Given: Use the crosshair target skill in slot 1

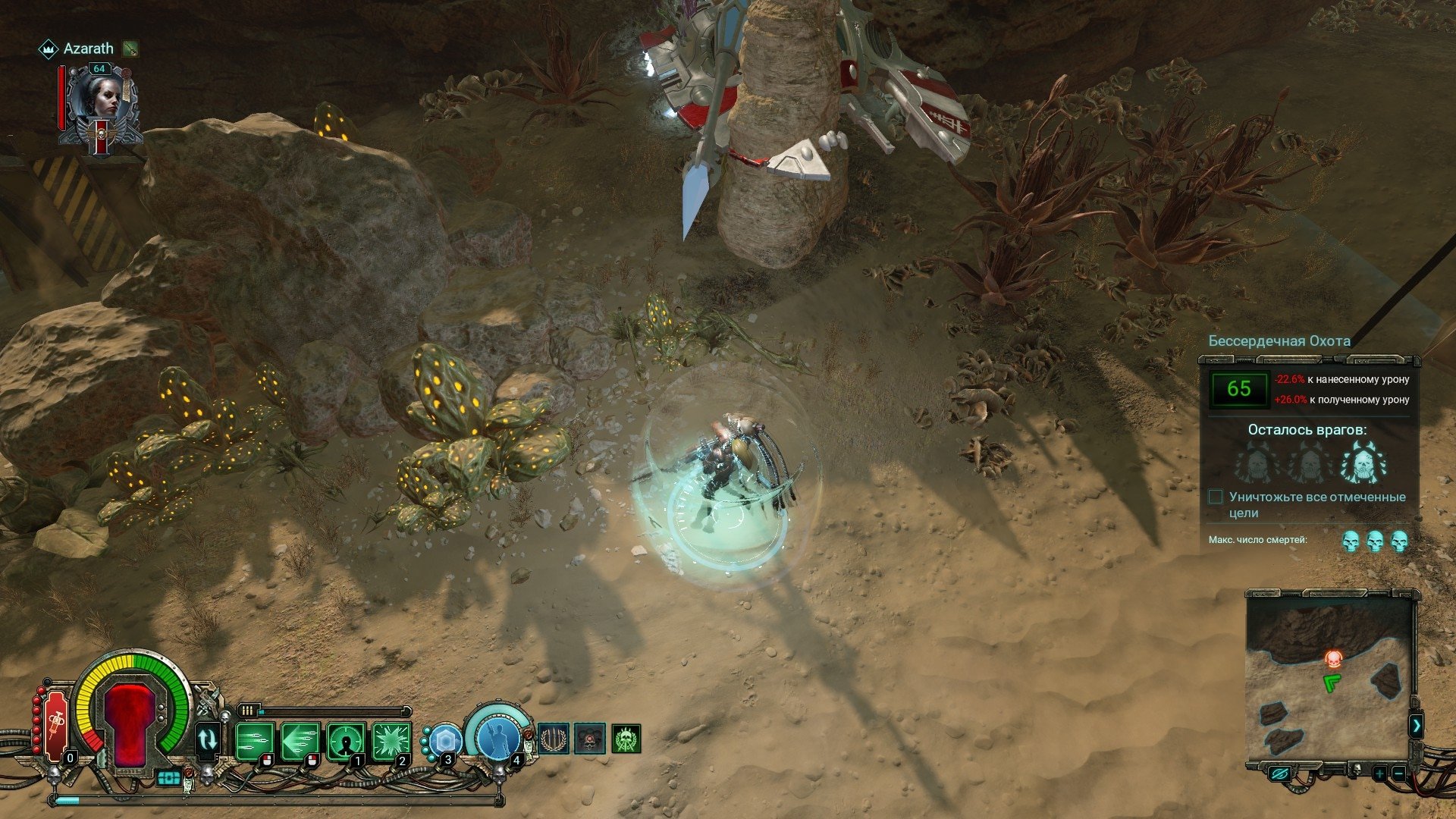Looking at the screenshot, I should (345, 740).
